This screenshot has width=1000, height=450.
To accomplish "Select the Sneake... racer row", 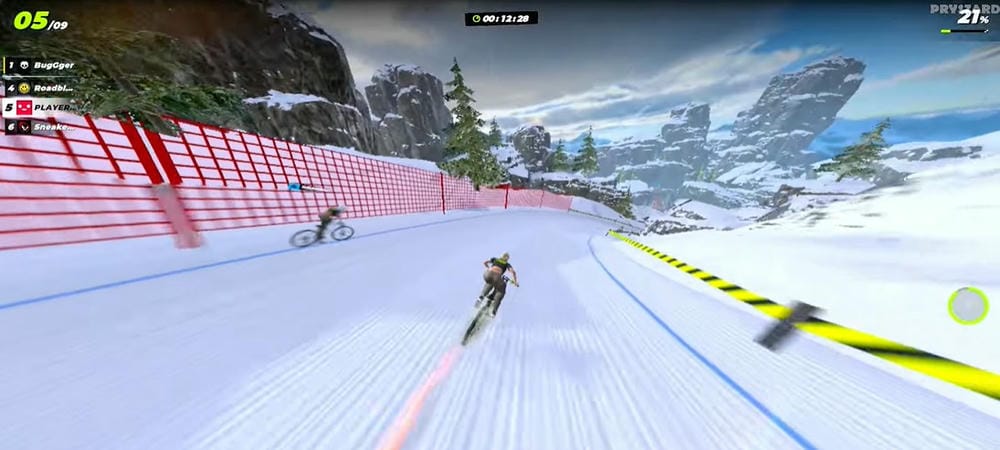I will 40,127.
